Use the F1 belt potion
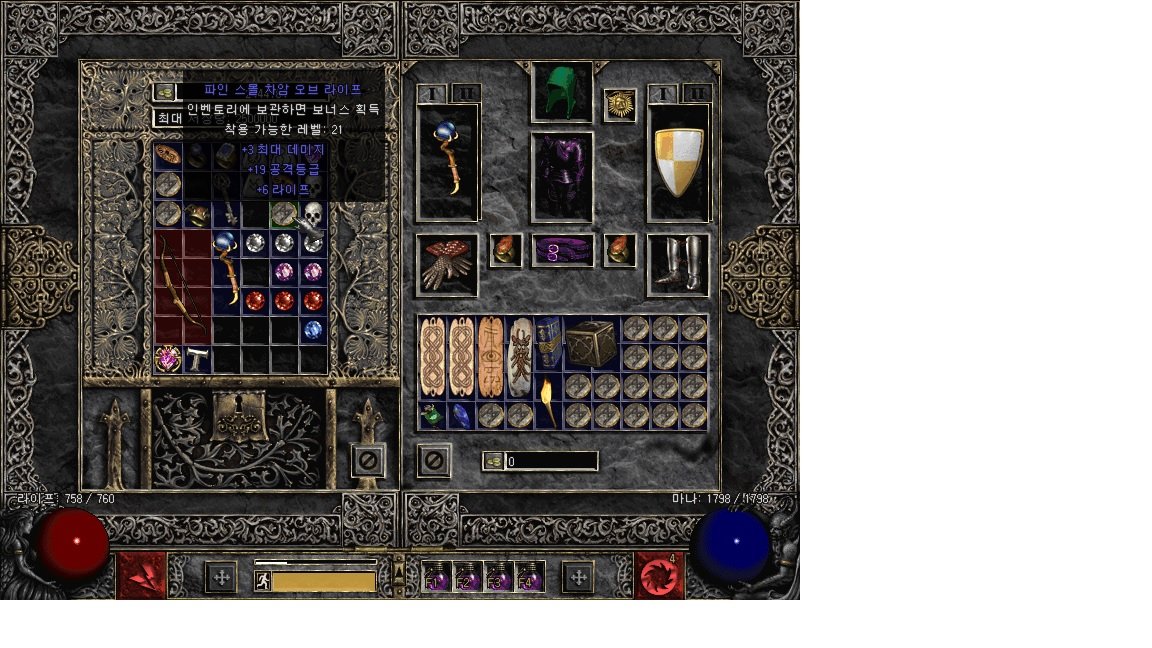Viewport: 1152px width, 648px height. (437, 577)
